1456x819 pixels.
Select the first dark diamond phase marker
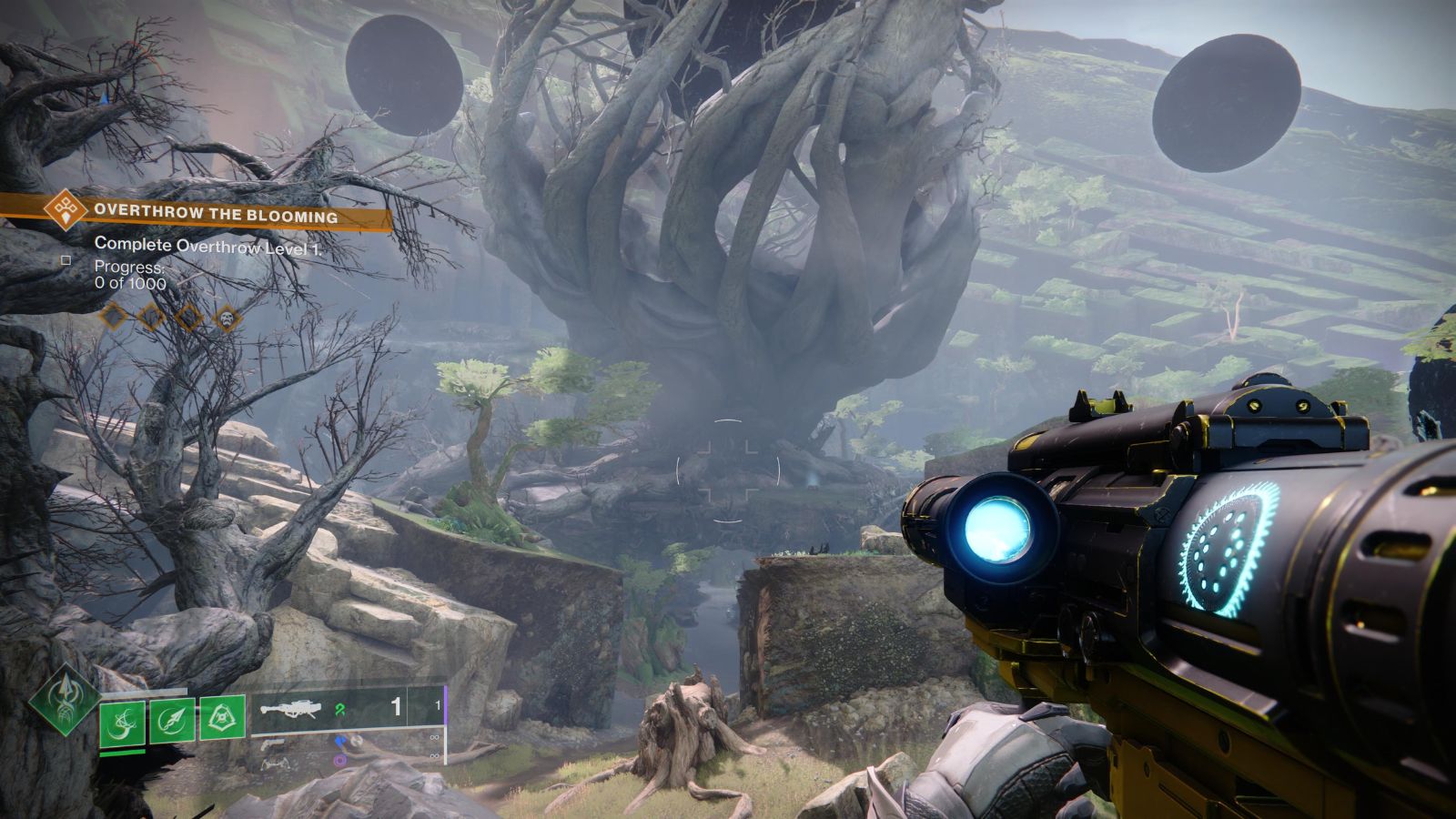point(112,317)
